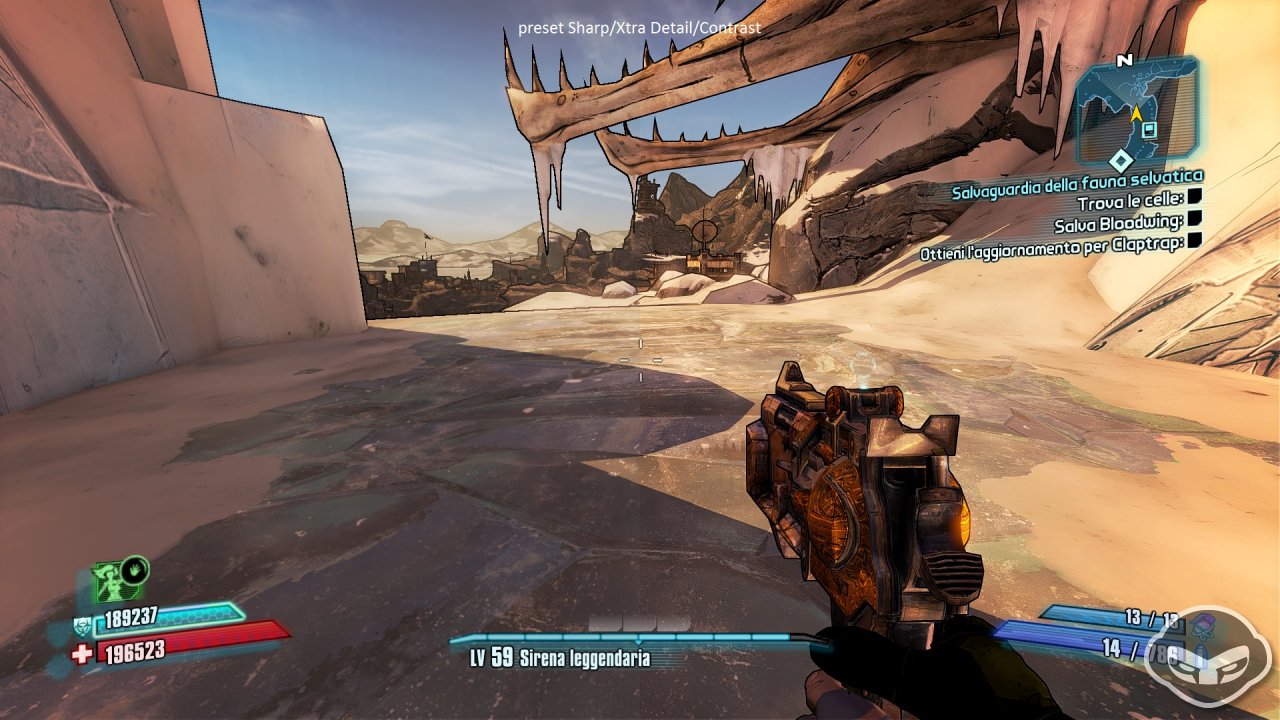Open the Salvaguardia della fauna selvatica quest
The width and height of the screenshot is (1280, 720).
pyautogui.click(x=1077, y=178)
